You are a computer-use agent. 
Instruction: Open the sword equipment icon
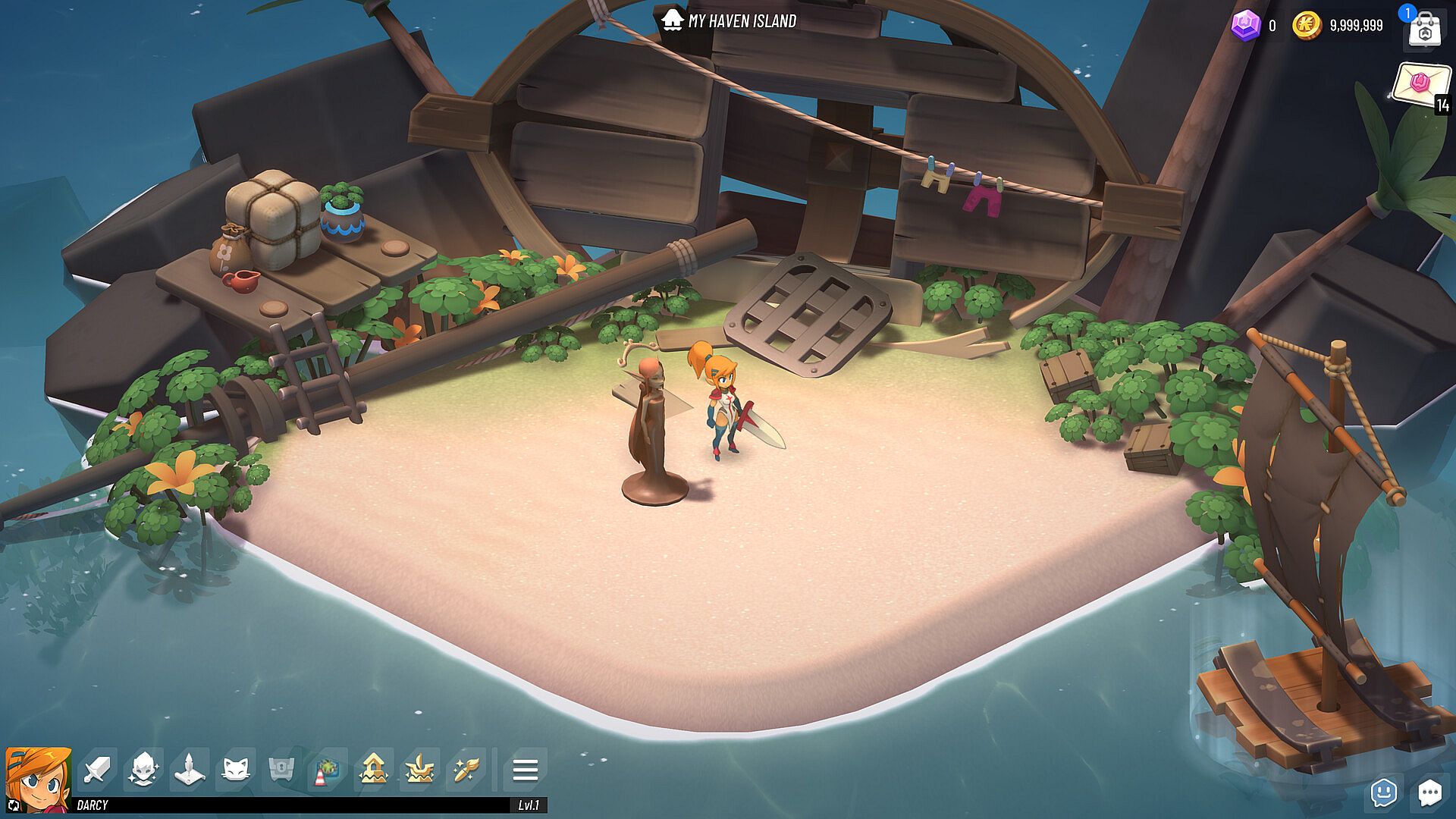[x=97, y=770]
